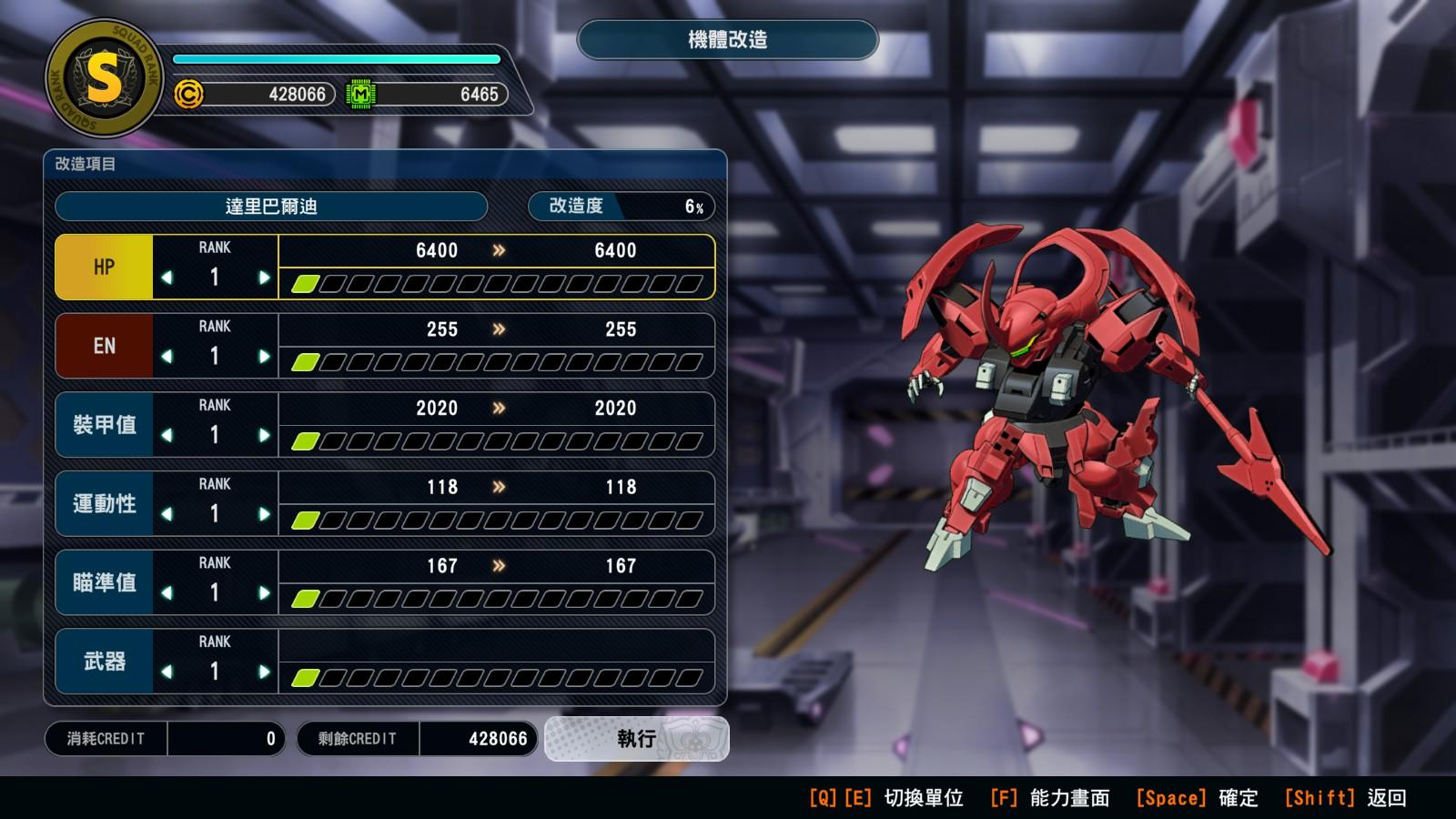Screen dimensions: 1456x819
Task: Lower the EN rank with left arrow
Action: 167,357
